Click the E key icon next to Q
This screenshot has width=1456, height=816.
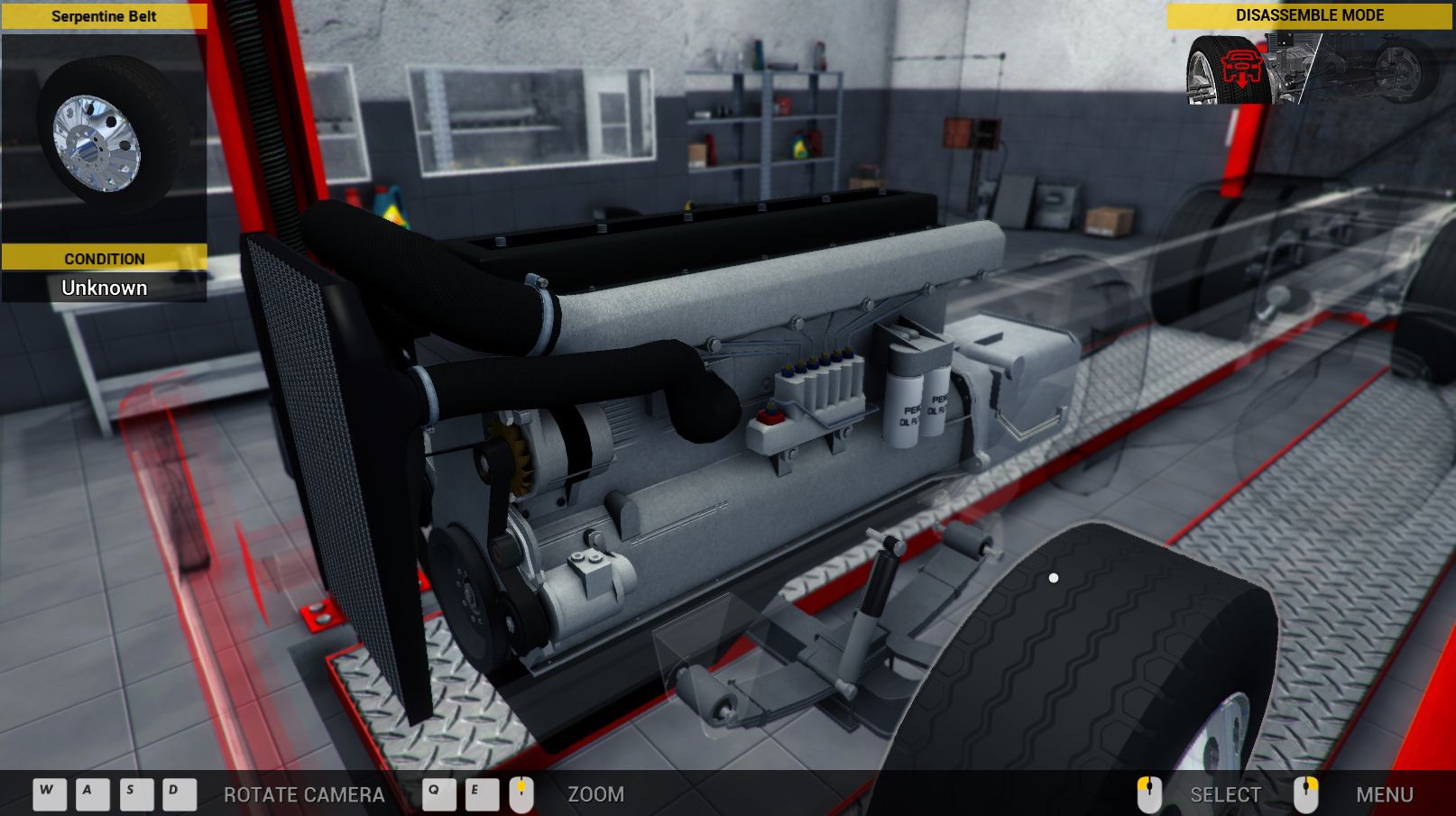click(483, 794)
